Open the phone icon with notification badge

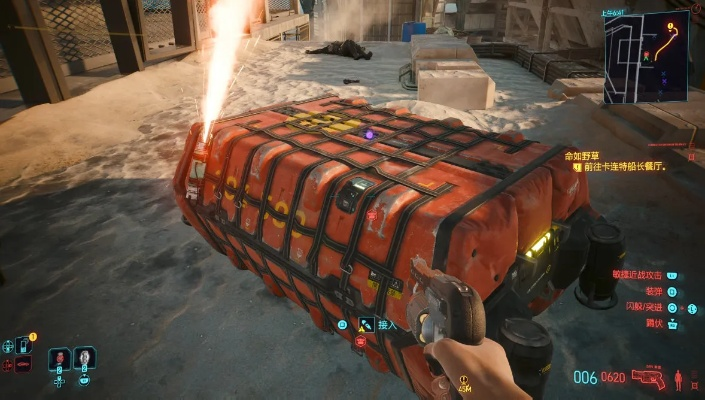click(23, 344)
